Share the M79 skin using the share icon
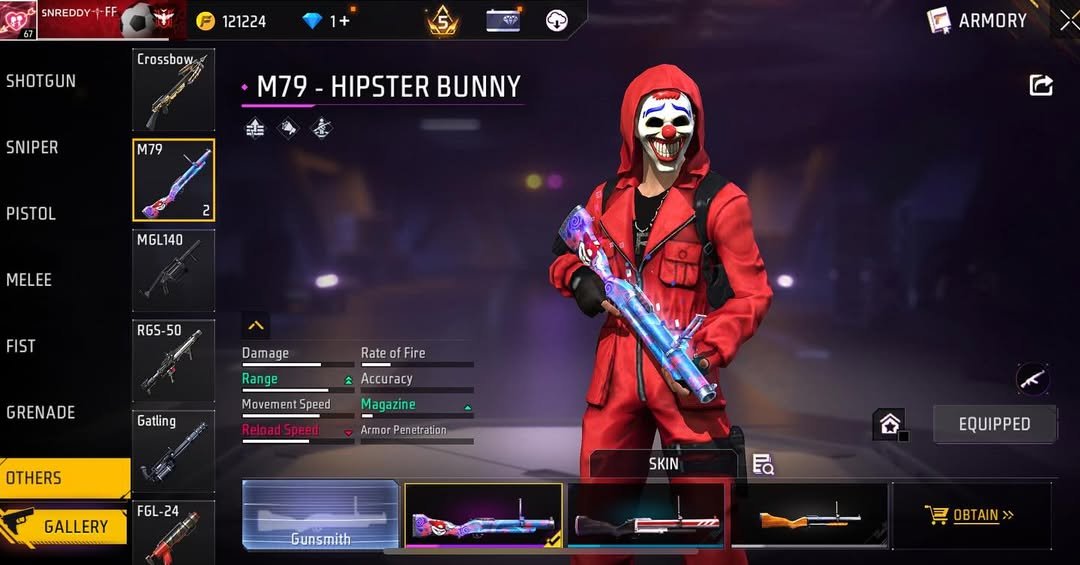 [x=1041, y=86]
